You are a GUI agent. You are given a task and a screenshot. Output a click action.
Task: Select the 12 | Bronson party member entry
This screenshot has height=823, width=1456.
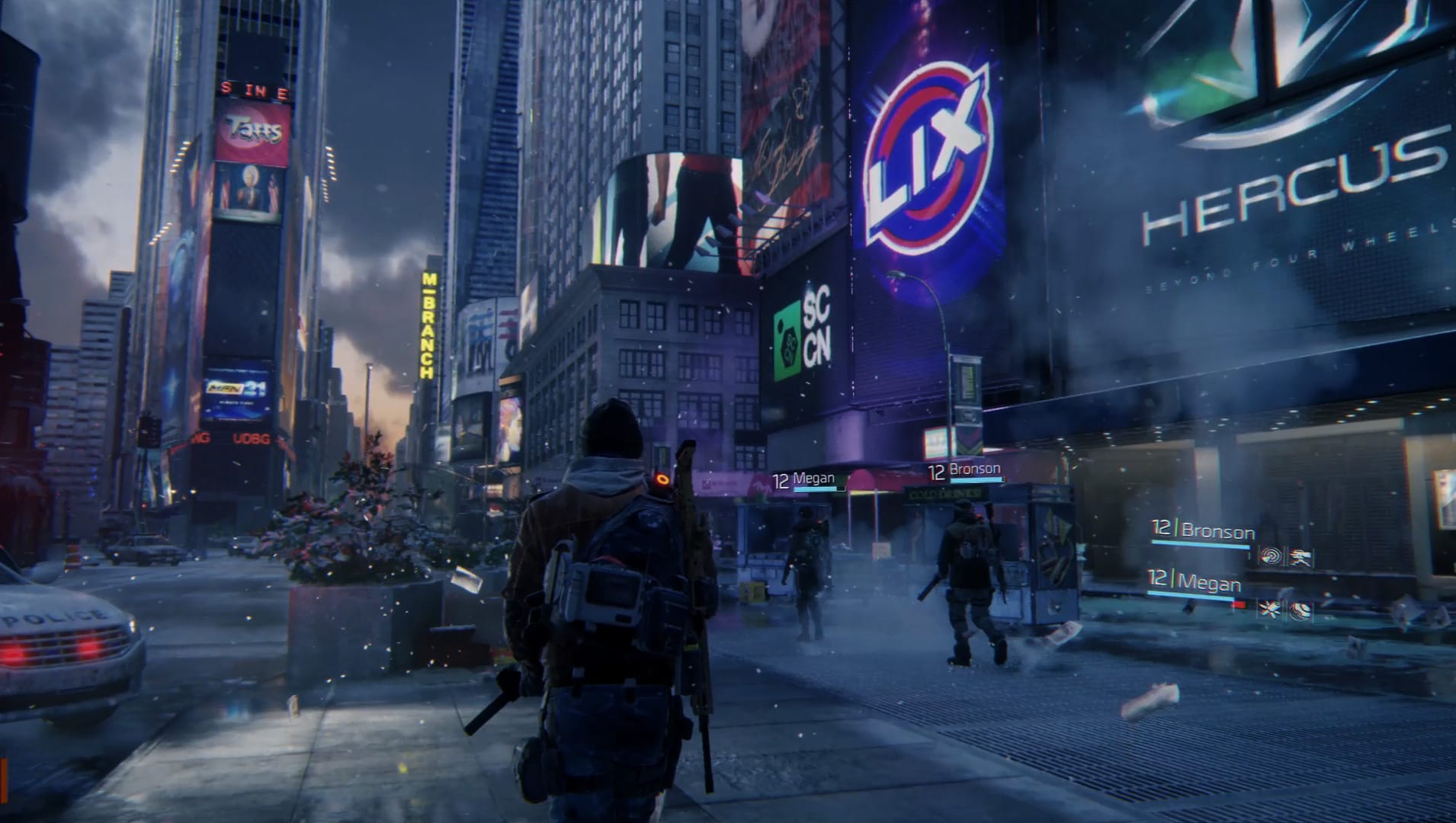click(1204, 531)
